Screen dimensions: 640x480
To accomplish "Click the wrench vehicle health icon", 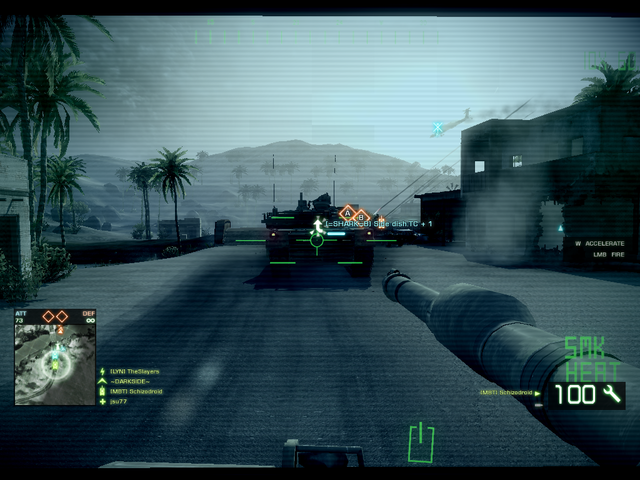I will pyautogui.click(x=611, y=395).
